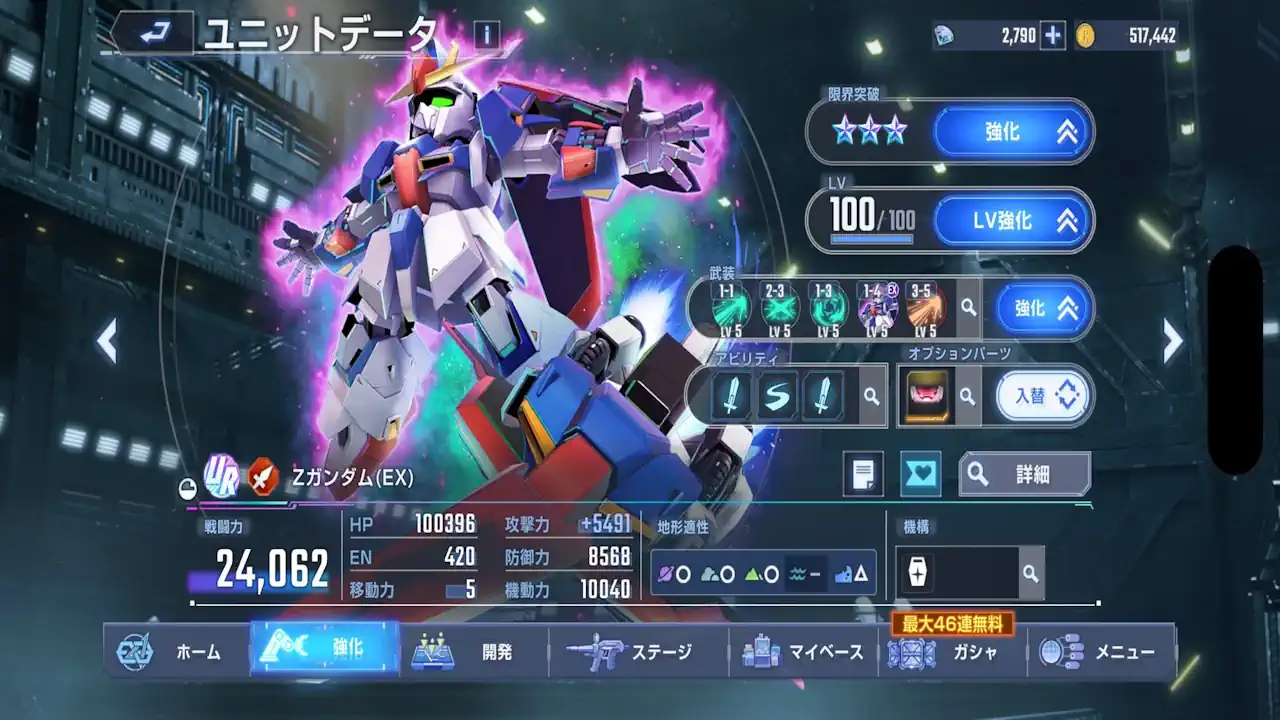Image resolution: width=1280 pixels, height=720 pixels.
Task: Click the magnifier next to weapon slots
Action: point(966,308)
